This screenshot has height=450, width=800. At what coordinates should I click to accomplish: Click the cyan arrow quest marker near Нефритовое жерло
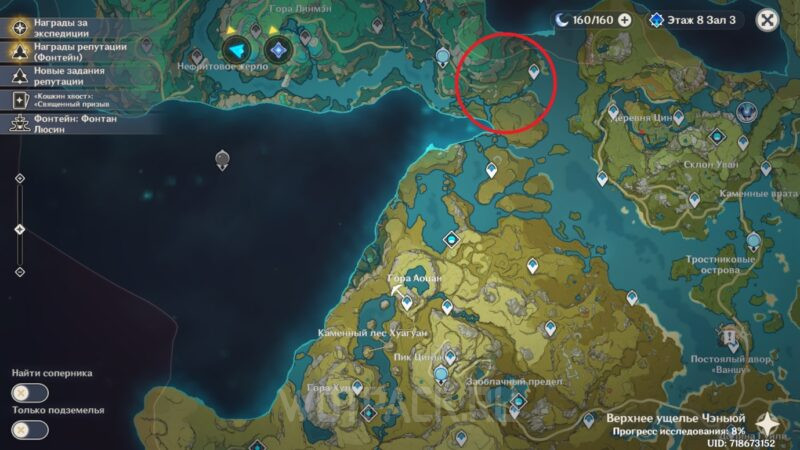click(x=237, y=48)
